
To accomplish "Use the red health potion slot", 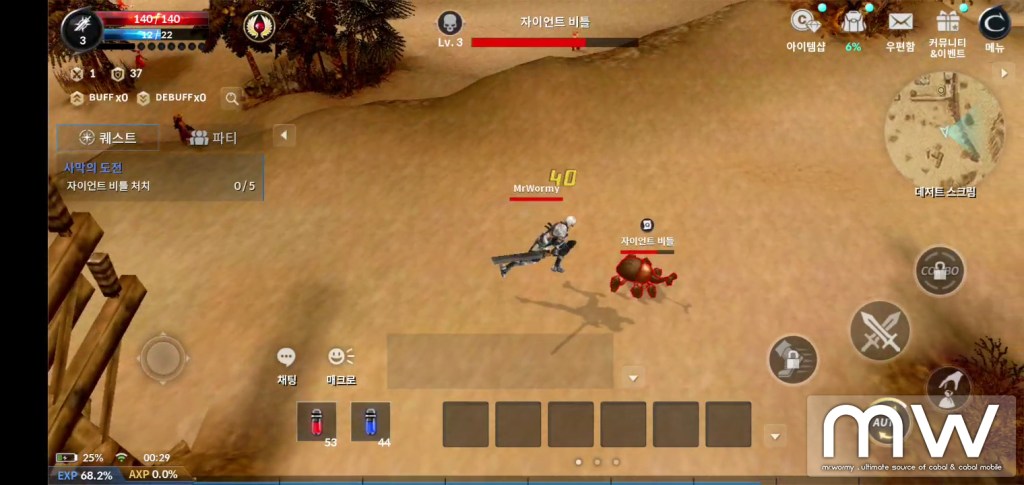I will (317, 421).
